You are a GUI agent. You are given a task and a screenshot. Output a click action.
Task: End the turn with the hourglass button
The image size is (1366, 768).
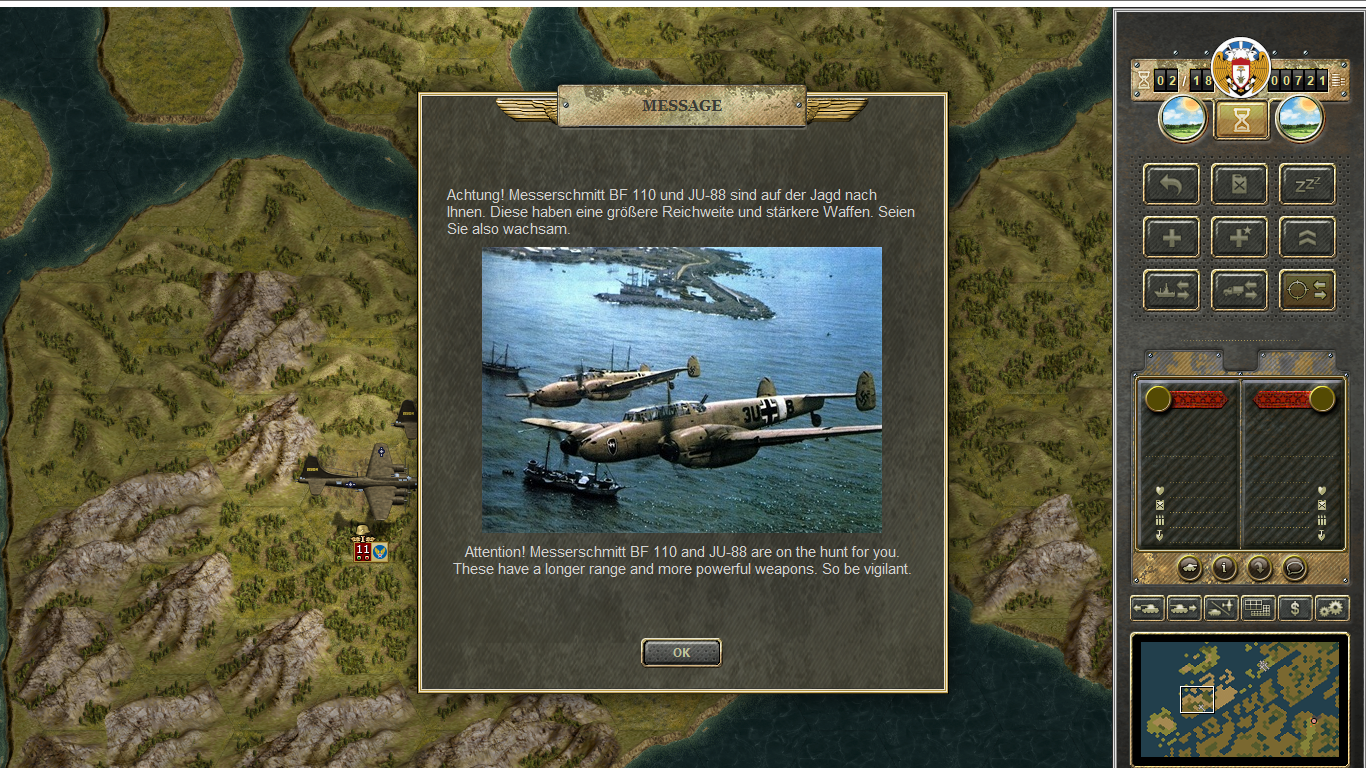click(1241, 120)
